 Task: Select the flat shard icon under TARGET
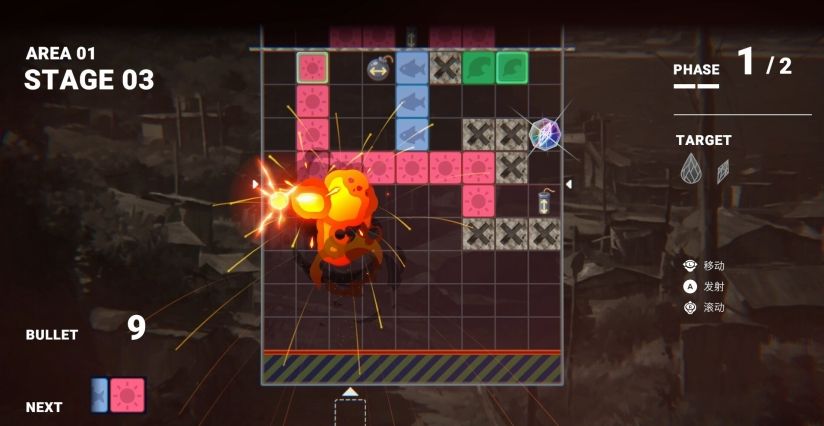coord(723,171)
